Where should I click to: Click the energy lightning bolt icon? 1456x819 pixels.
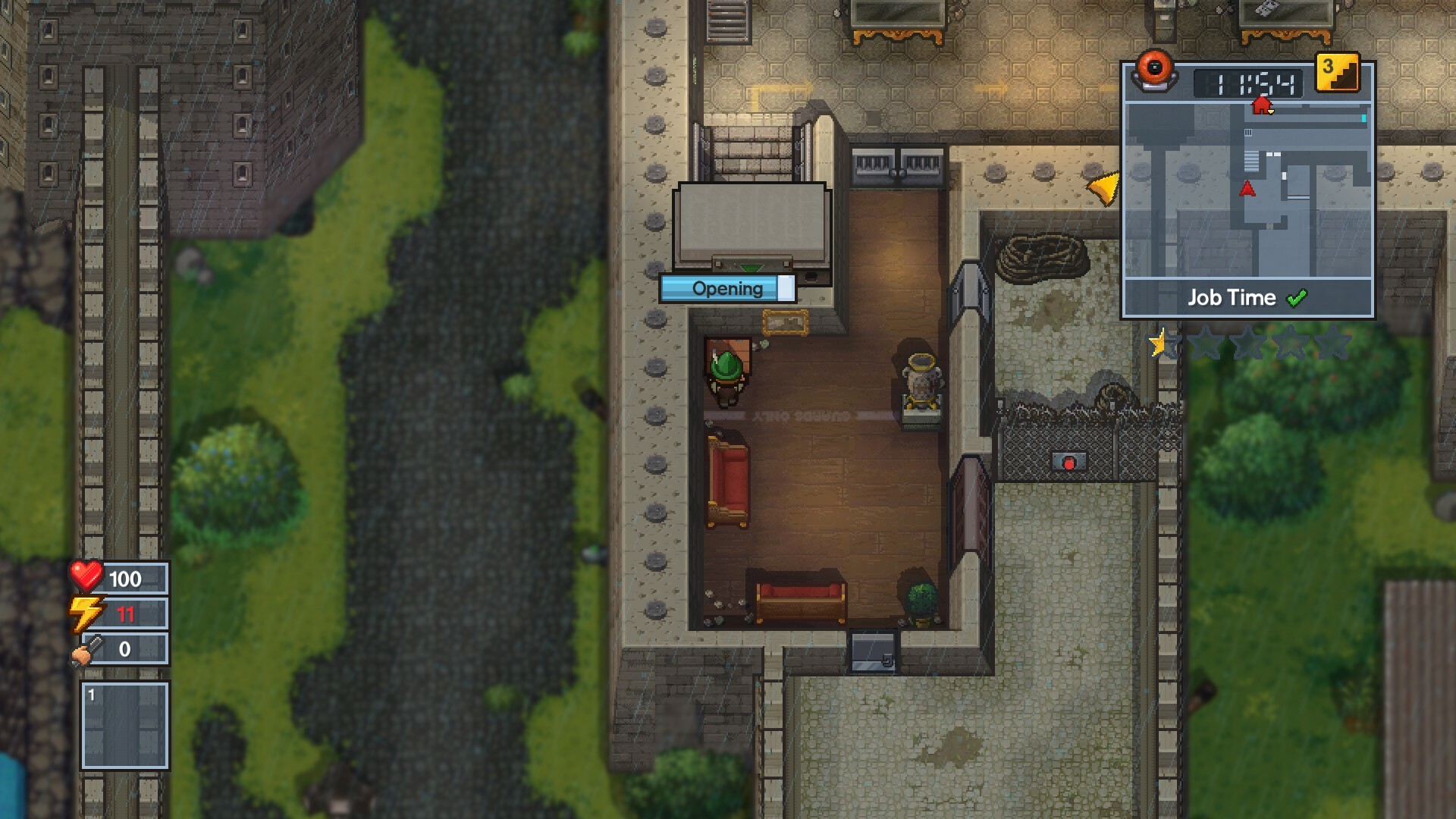click(86, 613)
